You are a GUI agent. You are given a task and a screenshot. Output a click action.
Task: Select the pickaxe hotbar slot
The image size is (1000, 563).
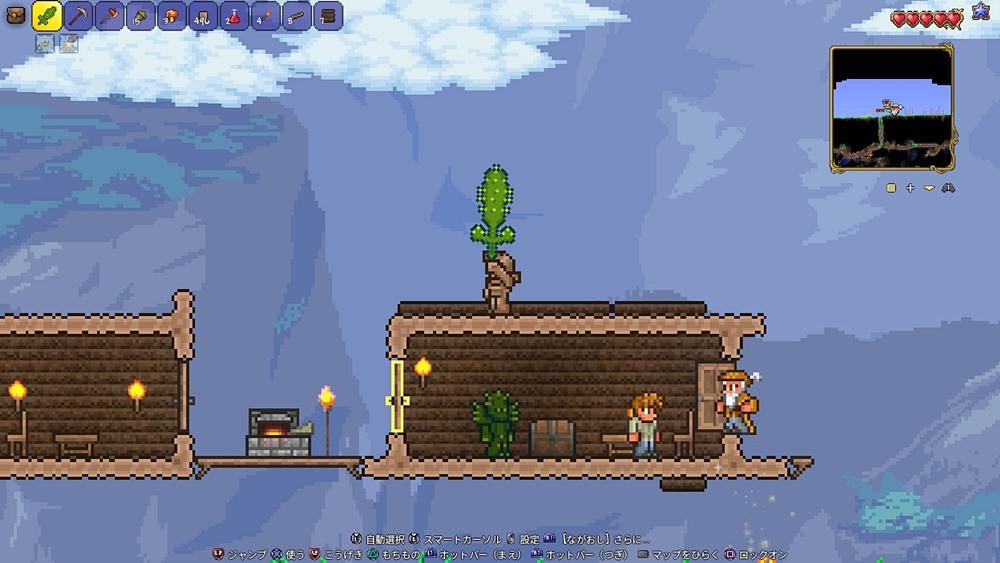tap(78, 16)
